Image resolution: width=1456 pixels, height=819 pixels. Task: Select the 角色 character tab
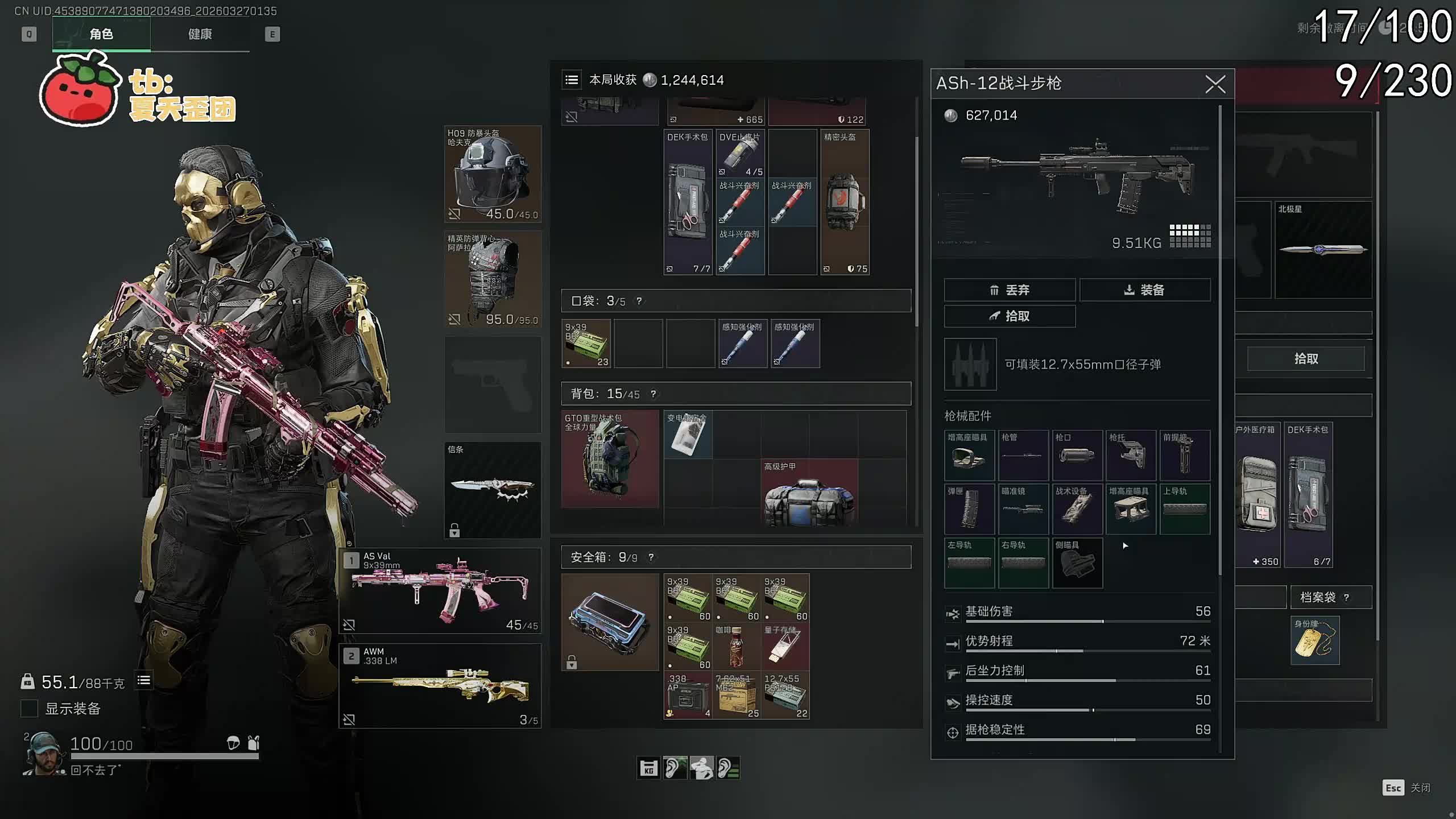(x=101, y=34)
